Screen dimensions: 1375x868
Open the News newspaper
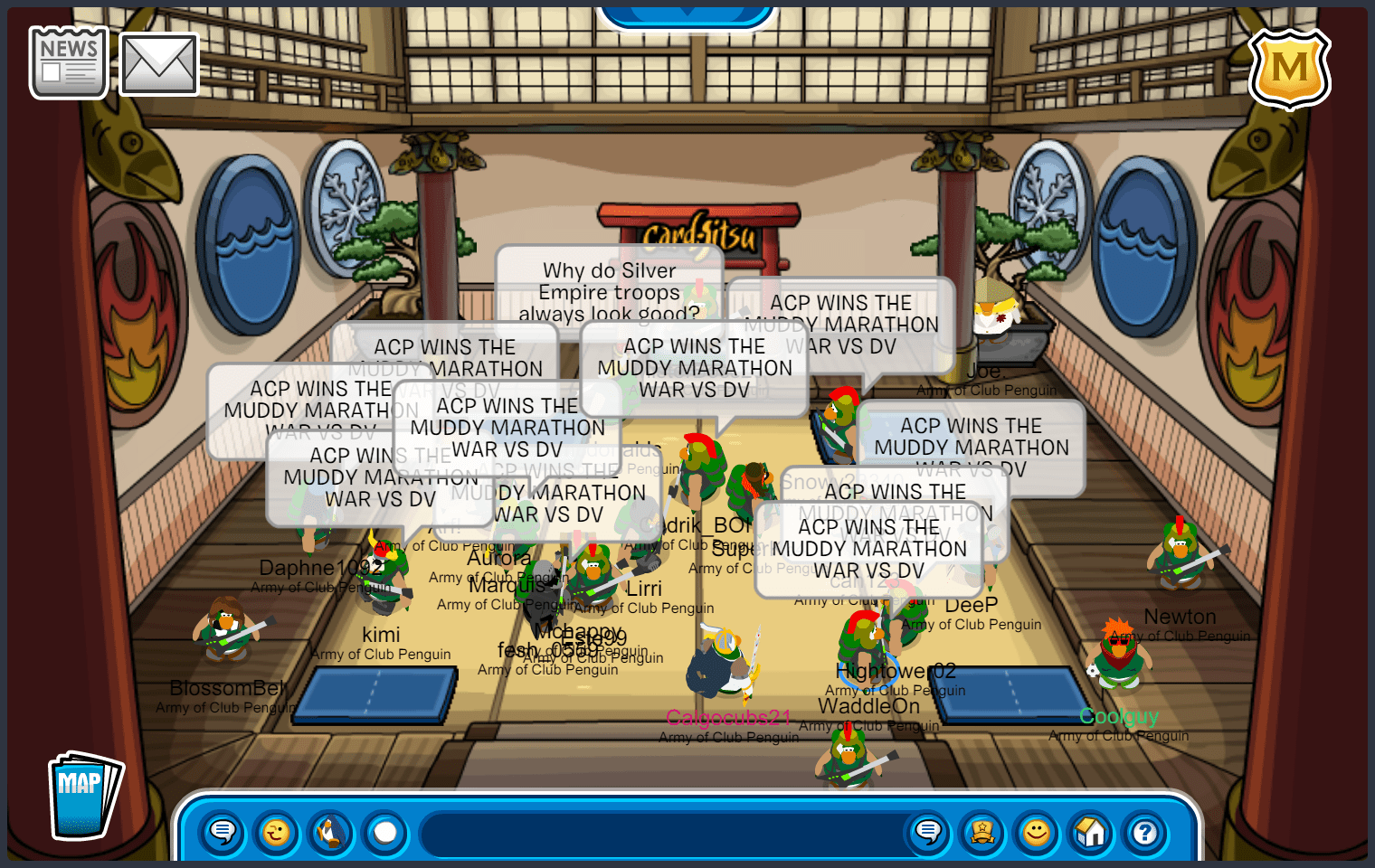pos(69,62)
